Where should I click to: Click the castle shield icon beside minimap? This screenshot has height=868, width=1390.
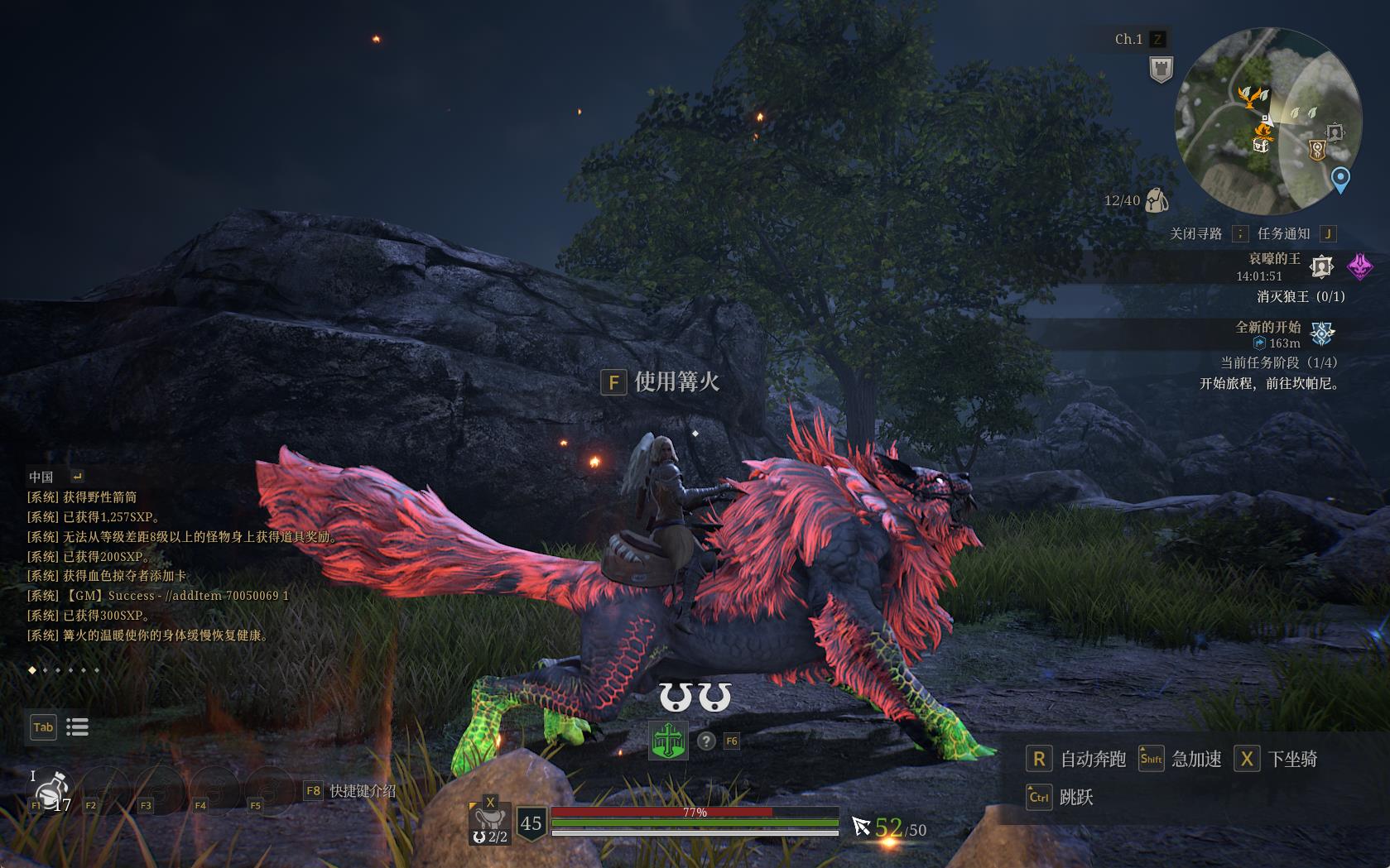click(1162, 70)
